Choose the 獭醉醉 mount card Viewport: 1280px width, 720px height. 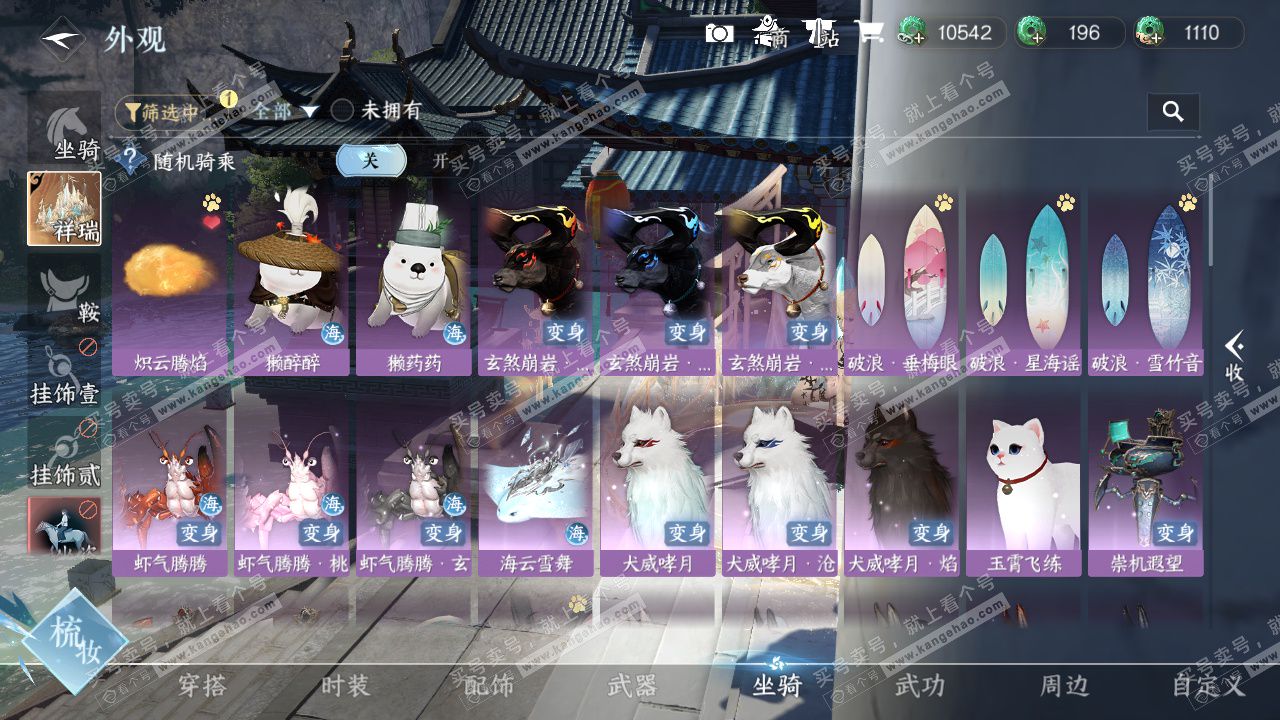(292, 284)
